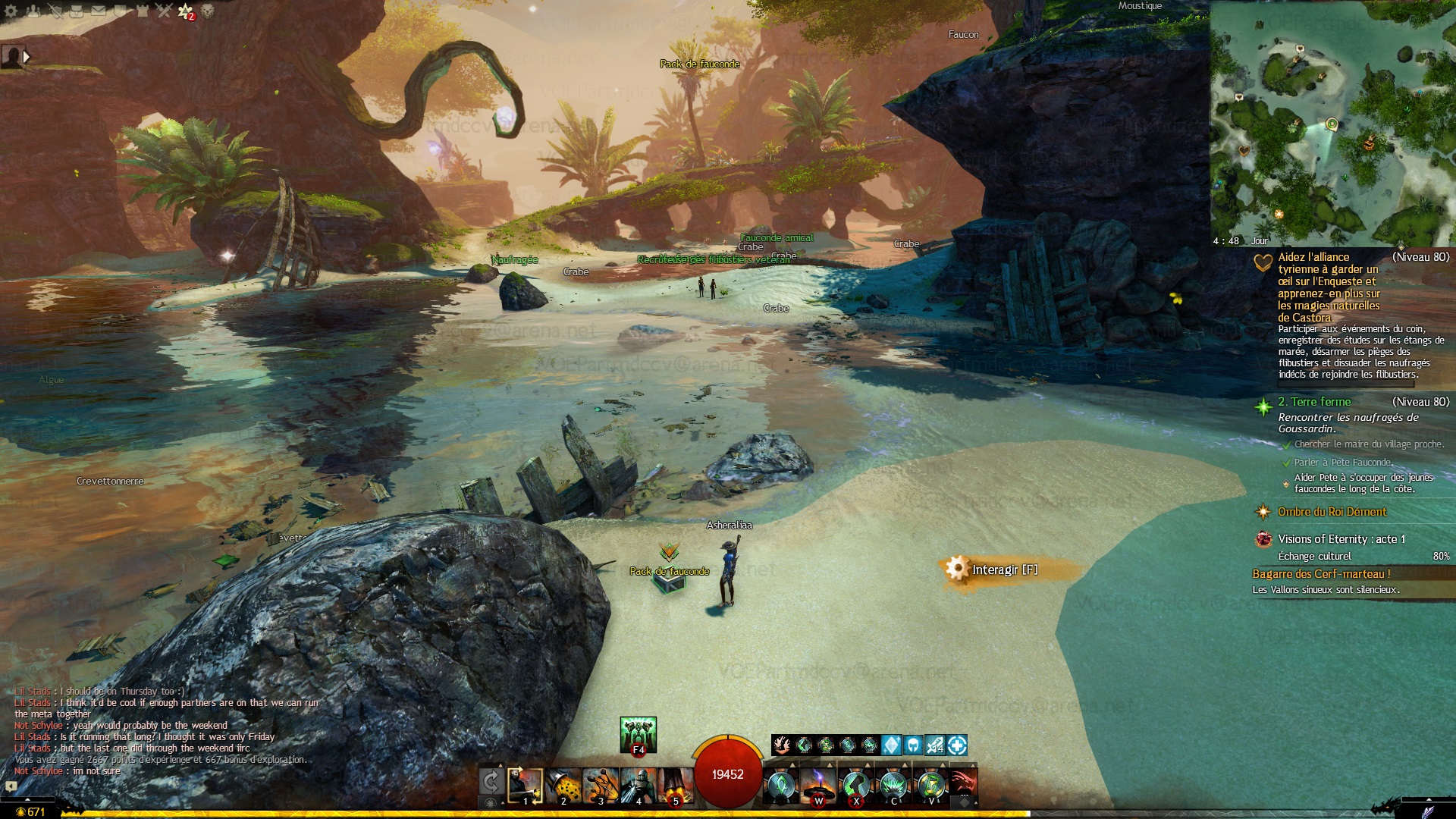
Task: Activate the flamethrower skill in slot 1
Action: pyautogui.click(x=525, y=785)
